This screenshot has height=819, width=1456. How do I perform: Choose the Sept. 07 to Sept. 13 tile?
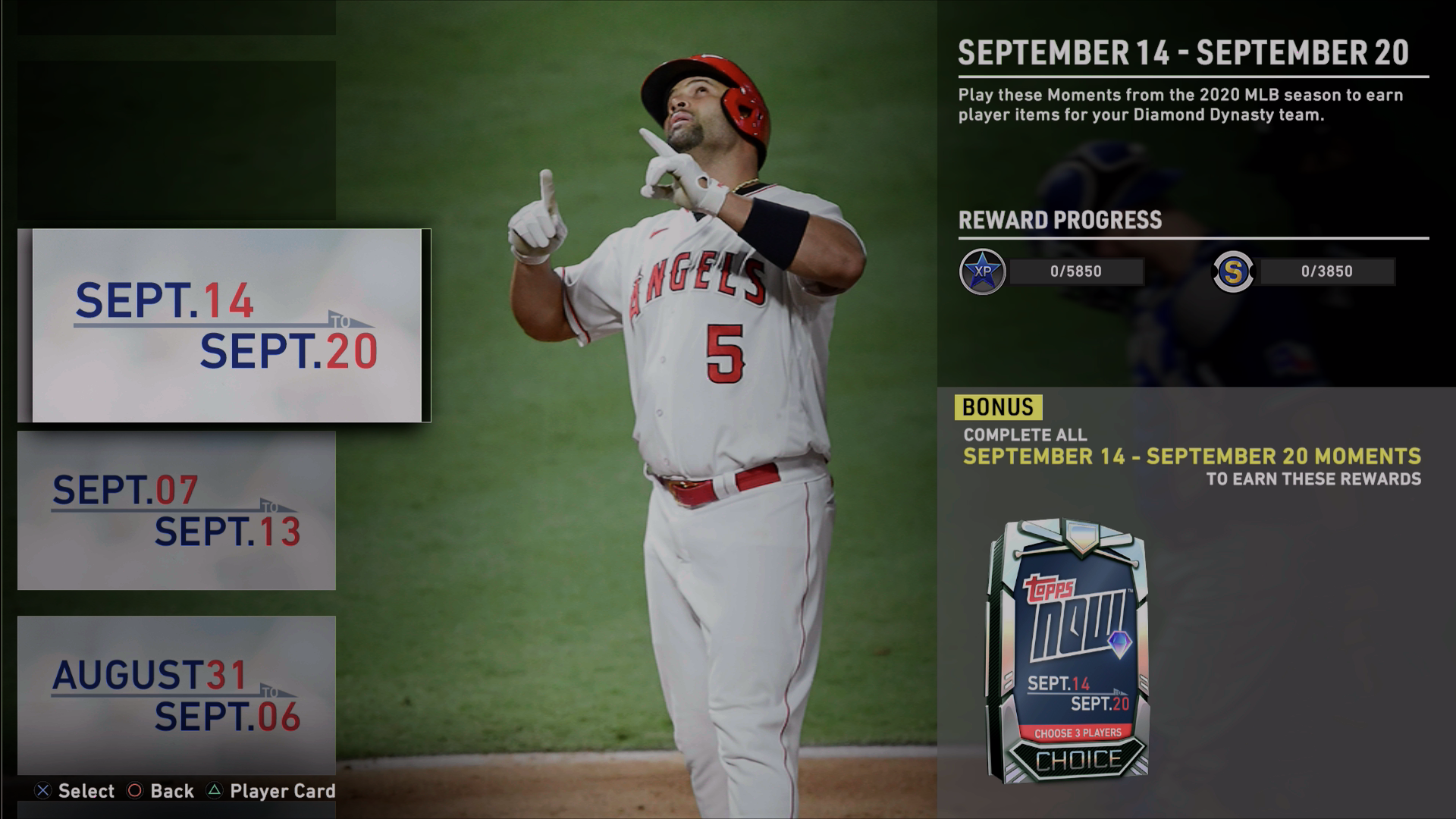tap(177, 510)
